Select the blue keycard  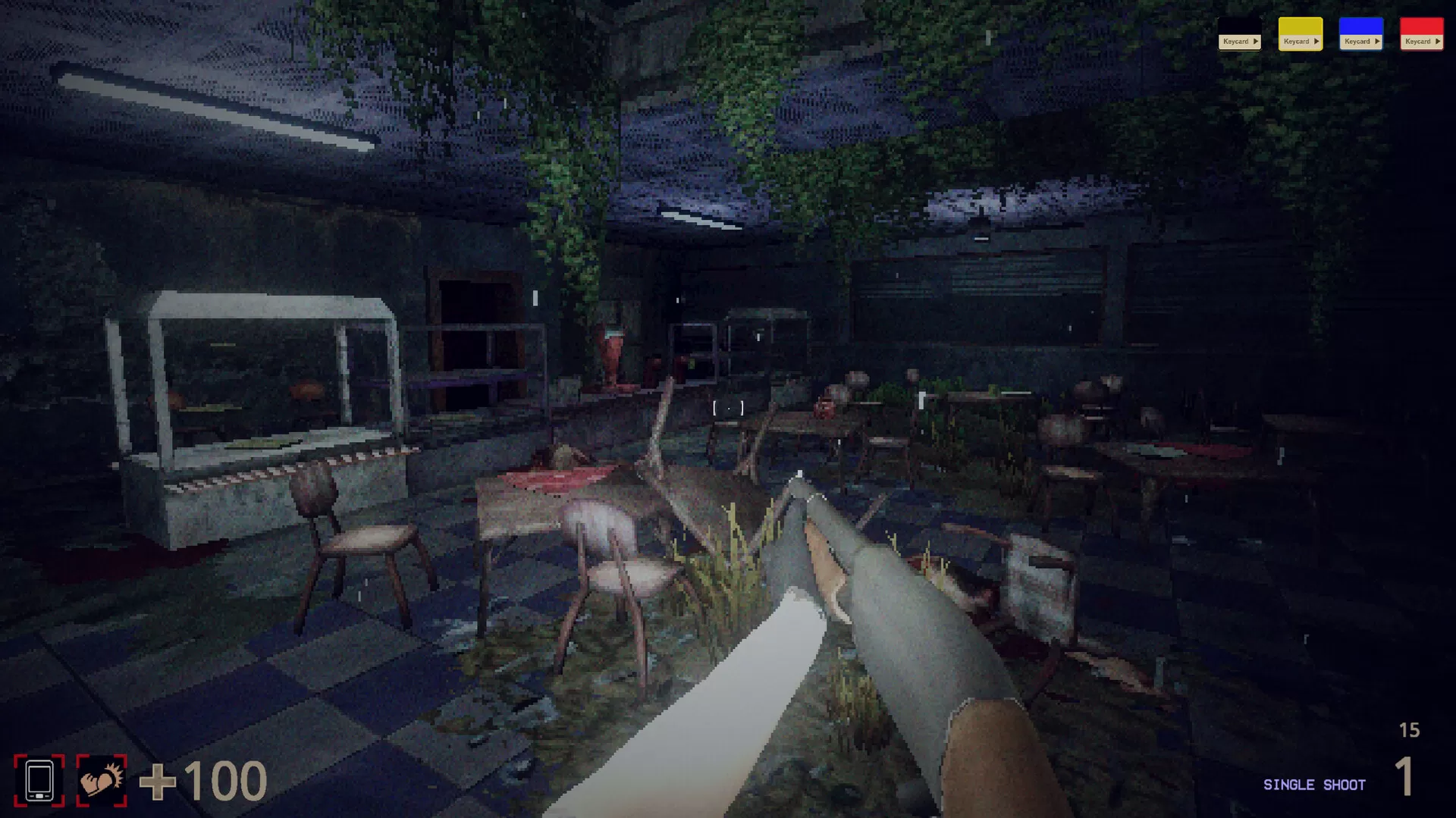pos(1360,34)
